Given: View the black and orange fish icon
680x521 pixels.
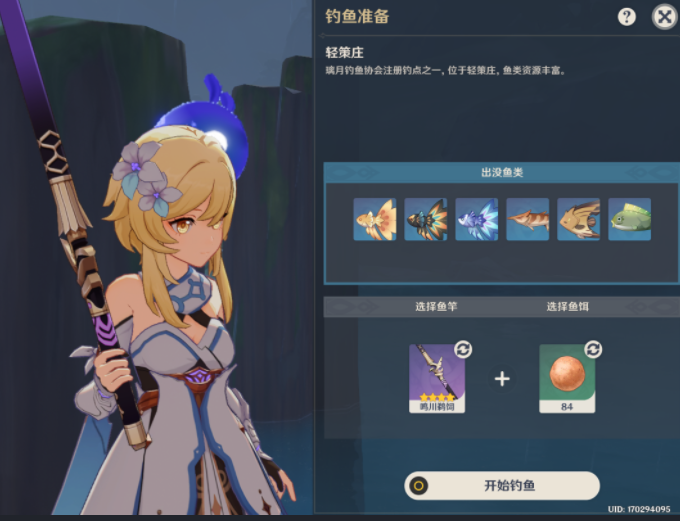Looking at the screenshot, I should [x=426, y=219].
